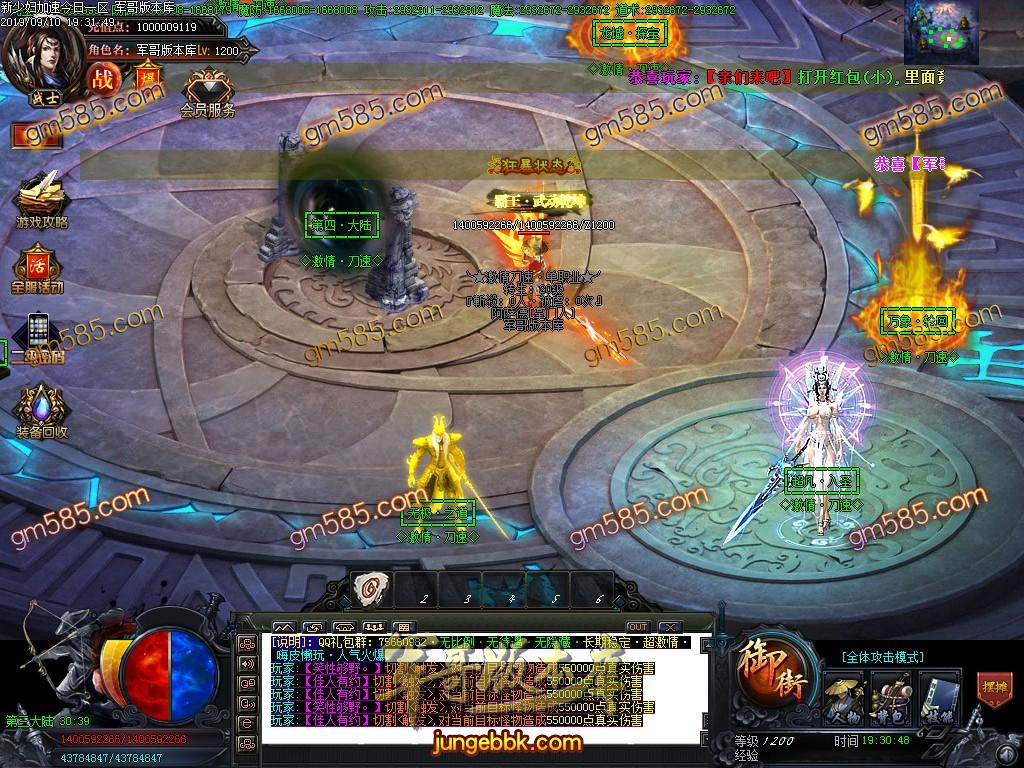Toggle the speaker sound button beside chat
1024x768 pixels.
click(246, 662)
